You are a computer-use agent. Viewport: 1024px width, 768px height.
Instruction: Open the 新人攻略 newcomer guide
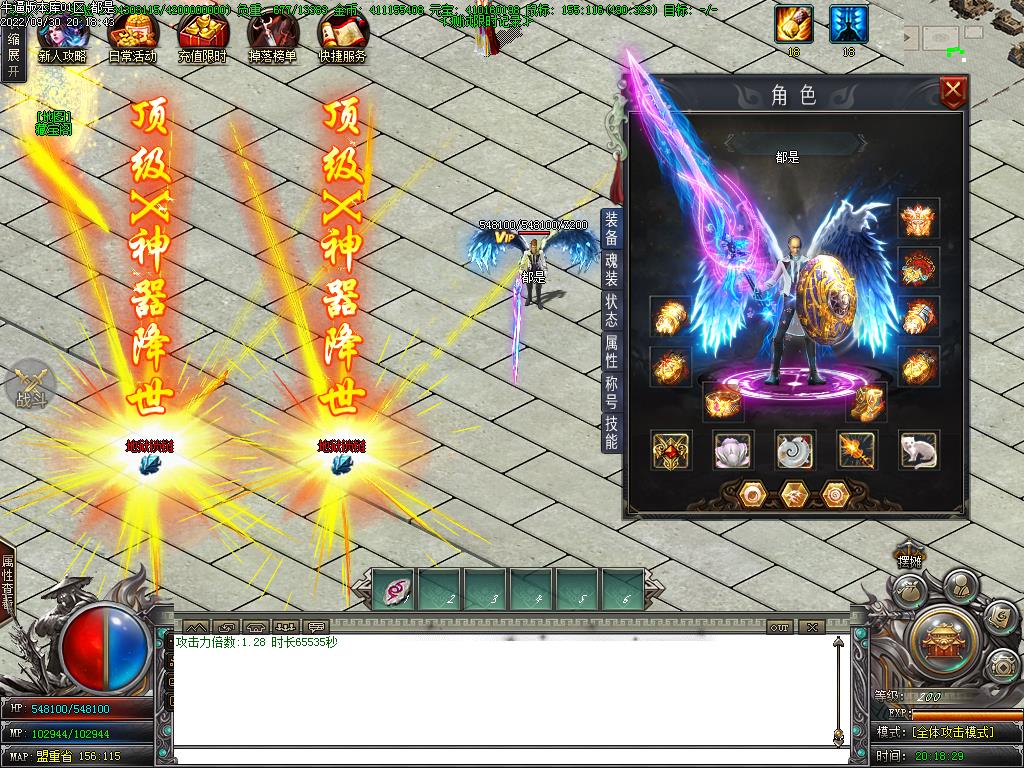click(62, 40)
